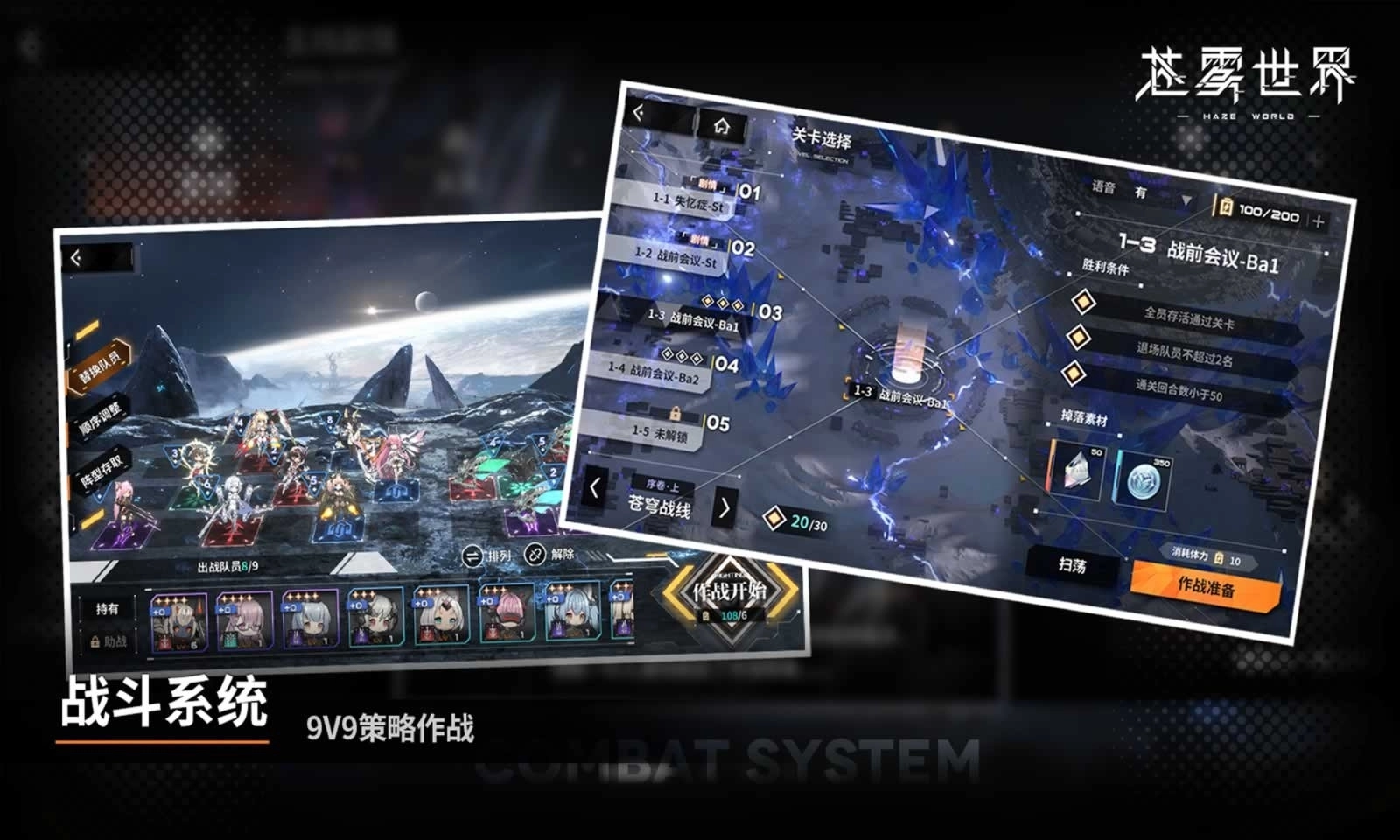Check the 通关回合数小于50 objective
This screenshot has height=840, width=1400.
1073,374
